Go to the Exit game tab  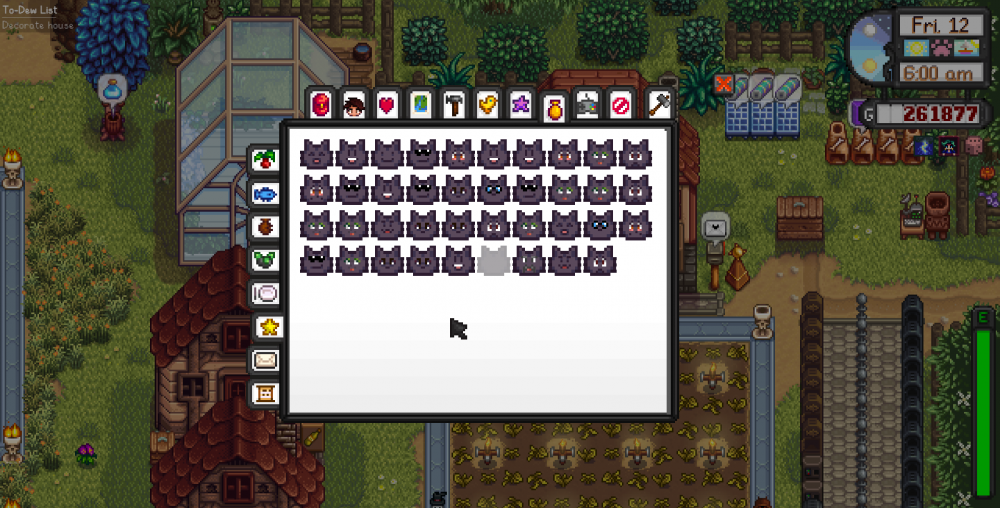pyautogui.click(x=620, y=104)
